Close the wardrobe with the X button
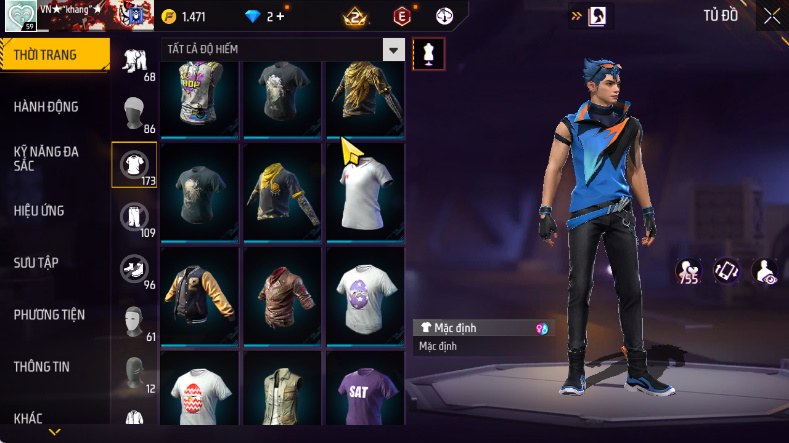Screen dimensions: 789x443 click(x=771, y=16)
